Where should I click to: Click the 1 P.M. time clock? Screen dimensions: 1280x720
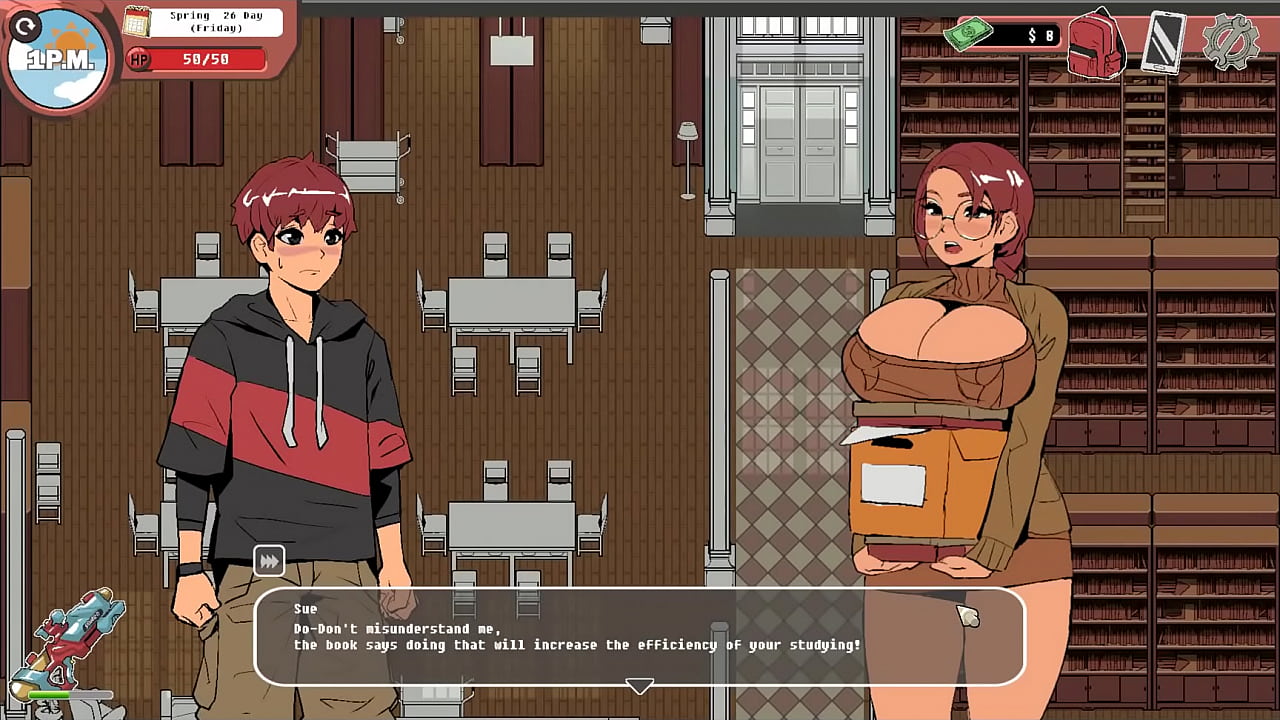(x=58, y=61)
